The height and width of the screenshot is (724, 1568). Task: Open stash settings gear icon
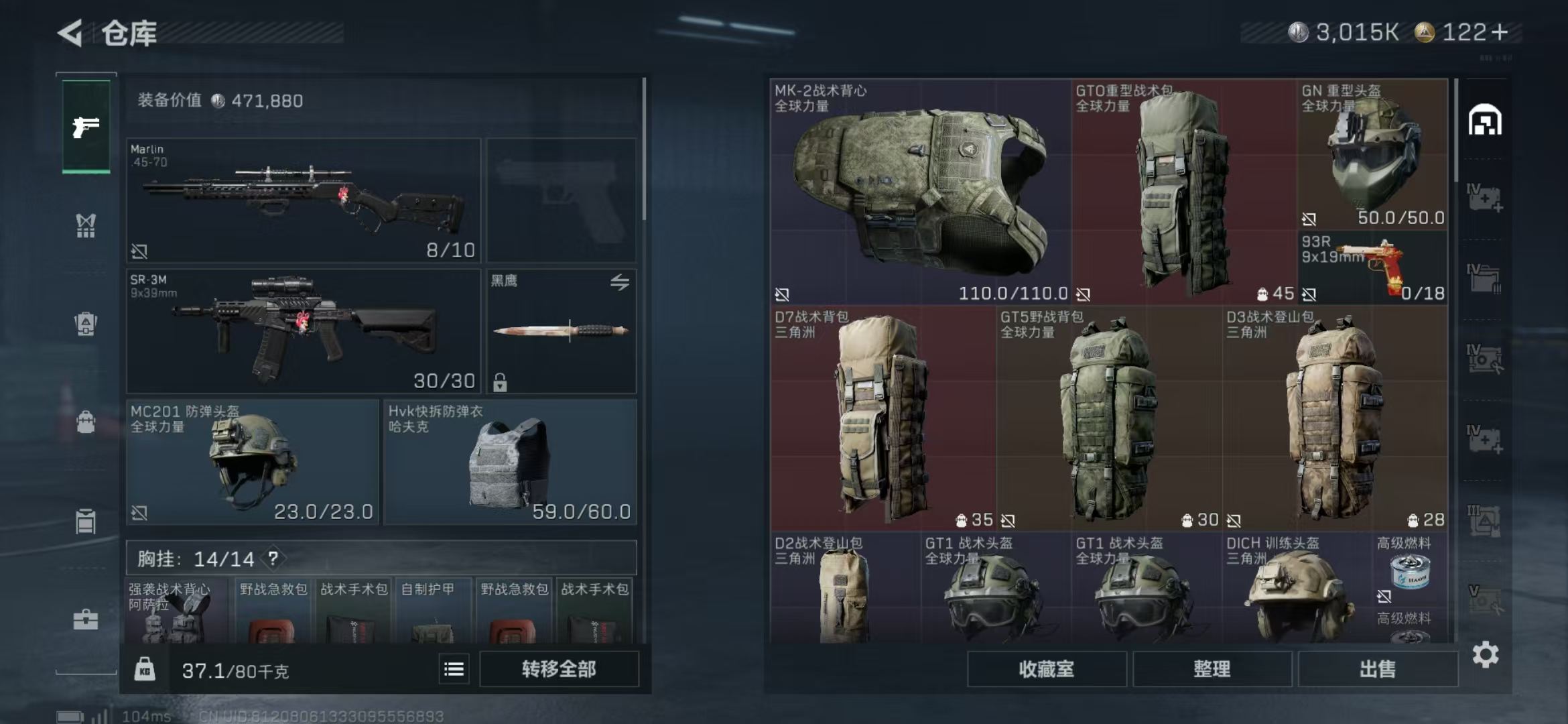1486,654
